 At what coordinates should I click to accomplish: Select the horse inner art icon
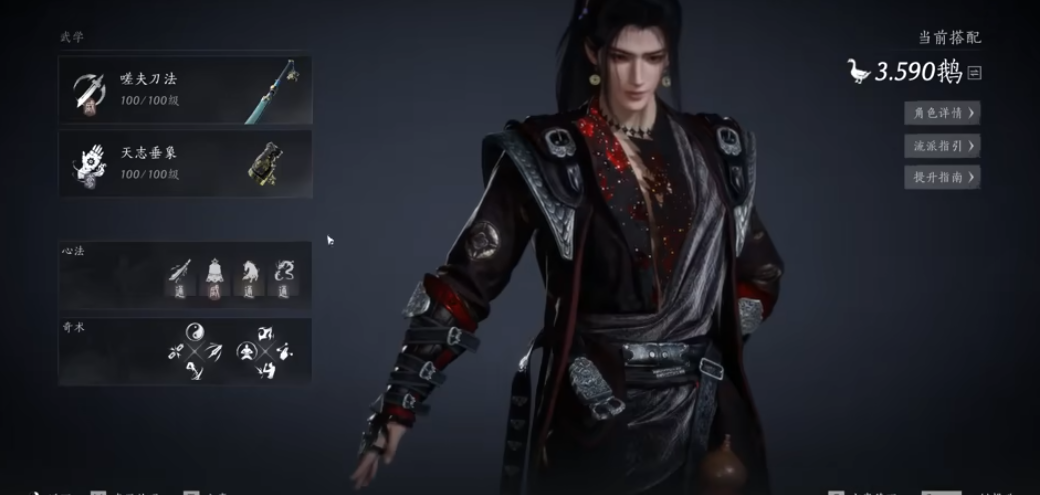[248, 273]
